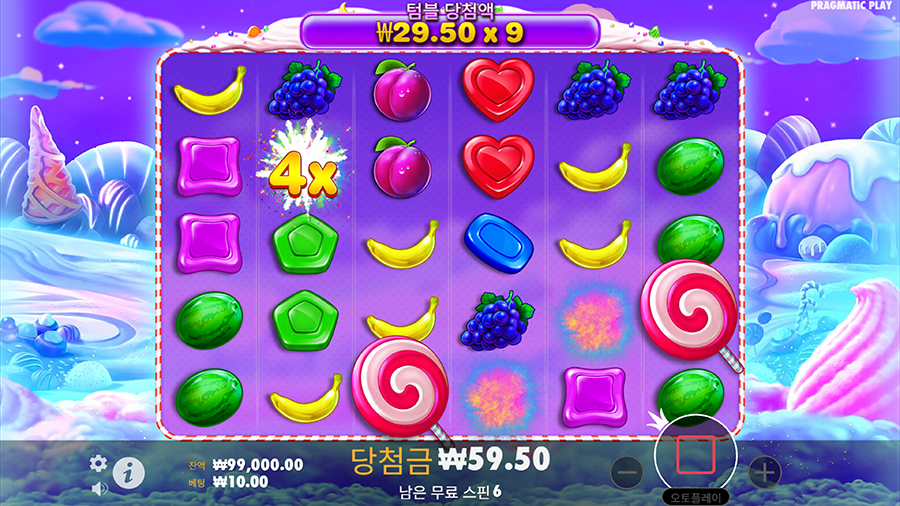Decrease the bet with the minus button
Image resolution: width=900 pixels, height=506 pixels.
pos(626,471)
